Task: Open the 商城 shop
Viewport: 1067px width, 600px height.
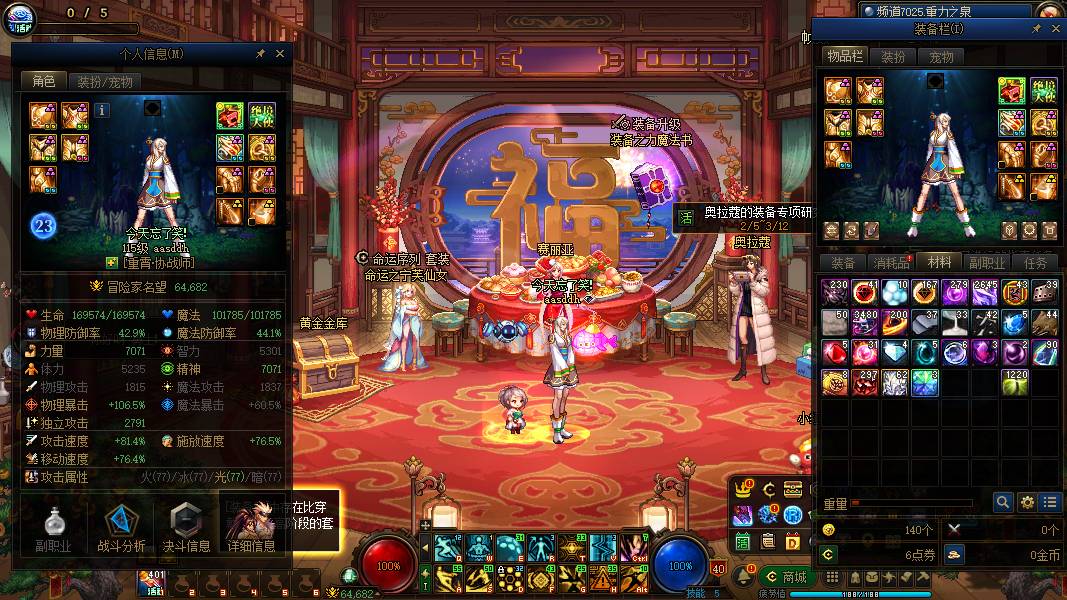Action: (x=786, y=577)
